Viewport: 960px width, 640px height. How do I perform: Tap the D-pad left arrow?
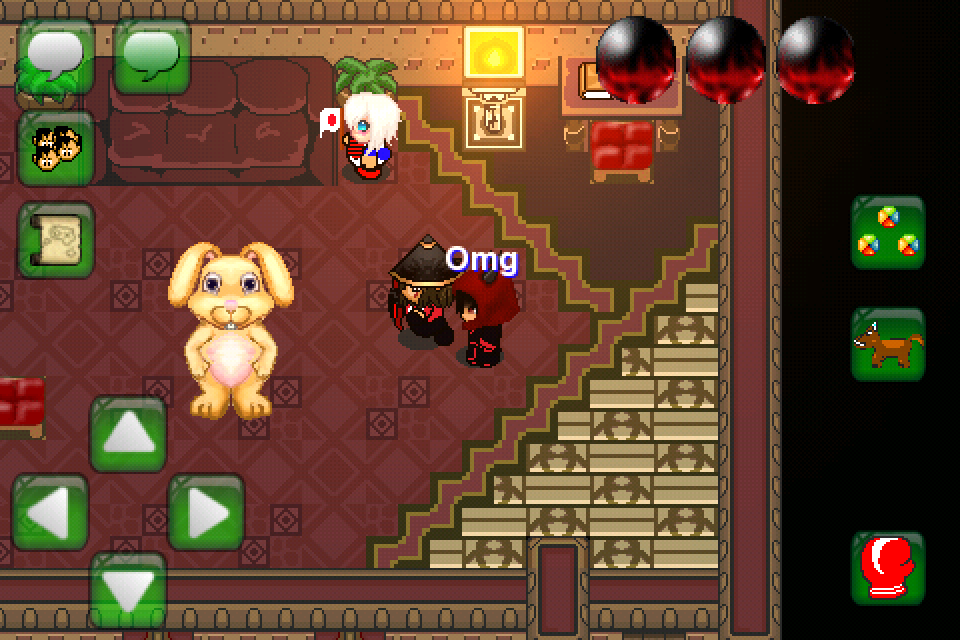pyautogui.click(x=50, y=512)
